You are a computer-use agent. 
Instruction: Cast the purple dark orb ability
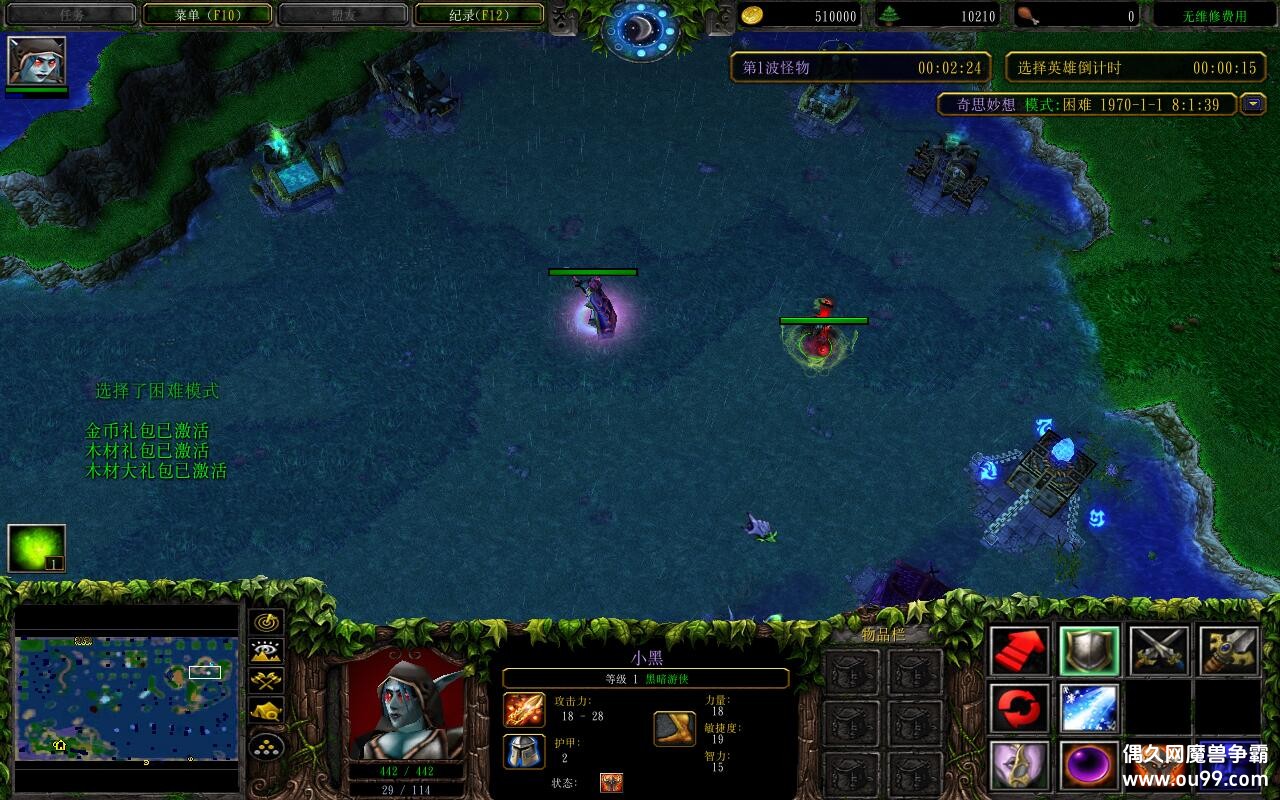pos(1089,766)
